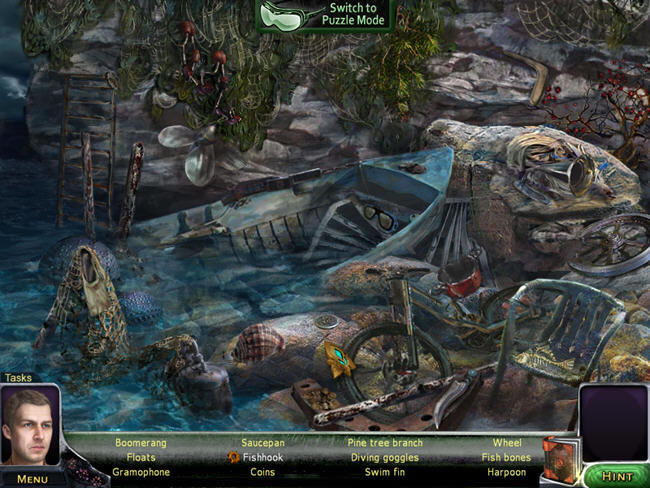The height and width of the screenshot is (488, 650).
Task: Use the Hint button
Action: tap(615, 477)
